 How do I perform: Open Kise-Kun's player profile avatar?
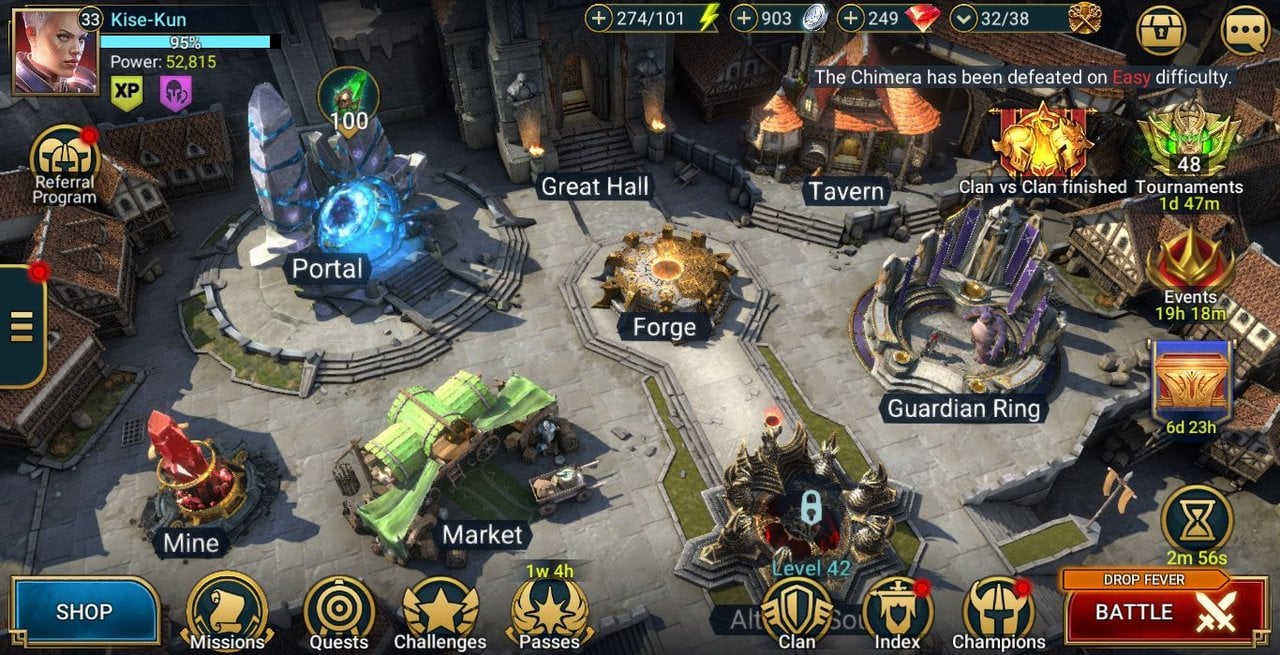point(54,52)
